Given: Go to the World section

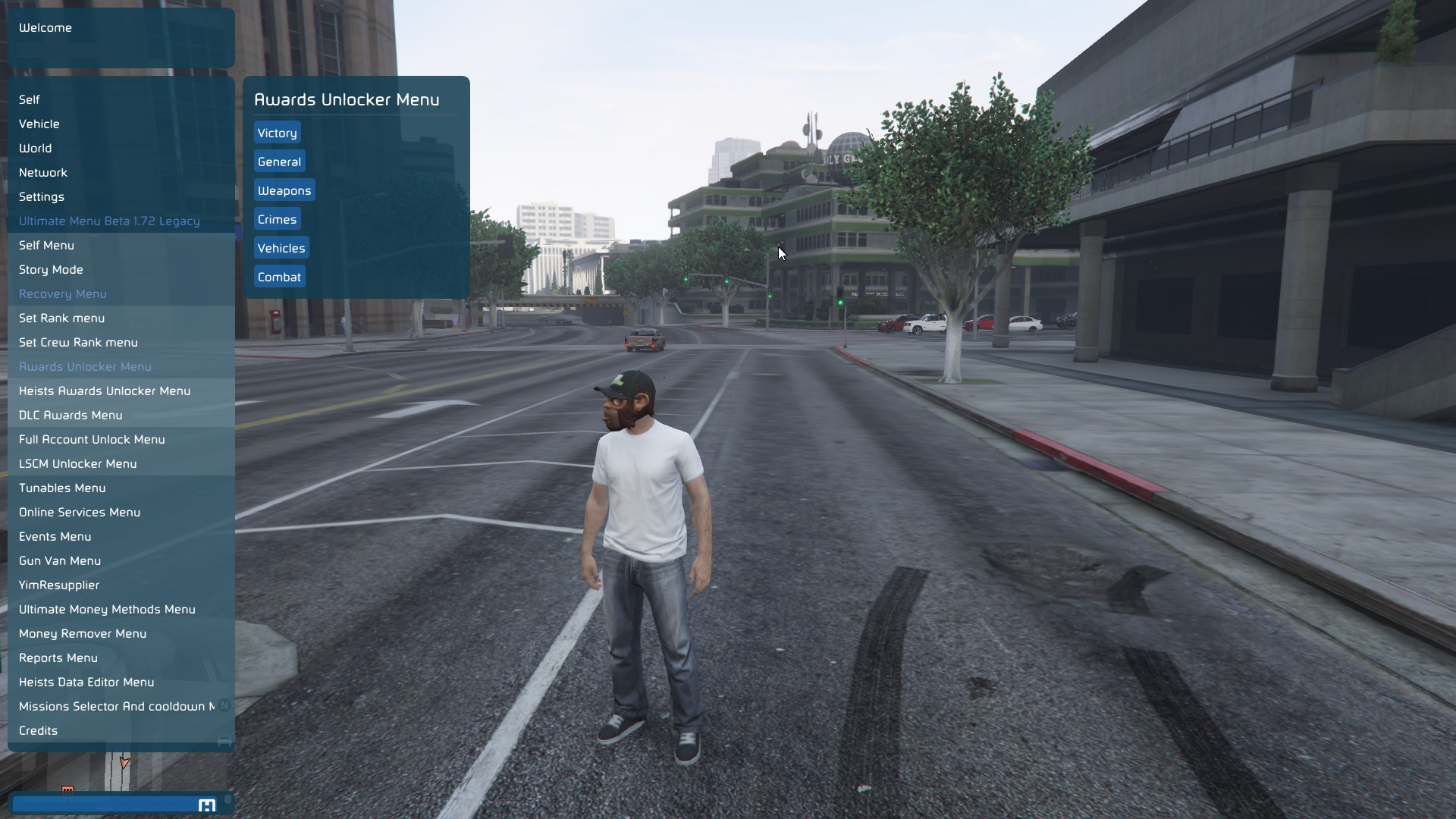Looking at the screenshot, I should click(x=36, y=148).
